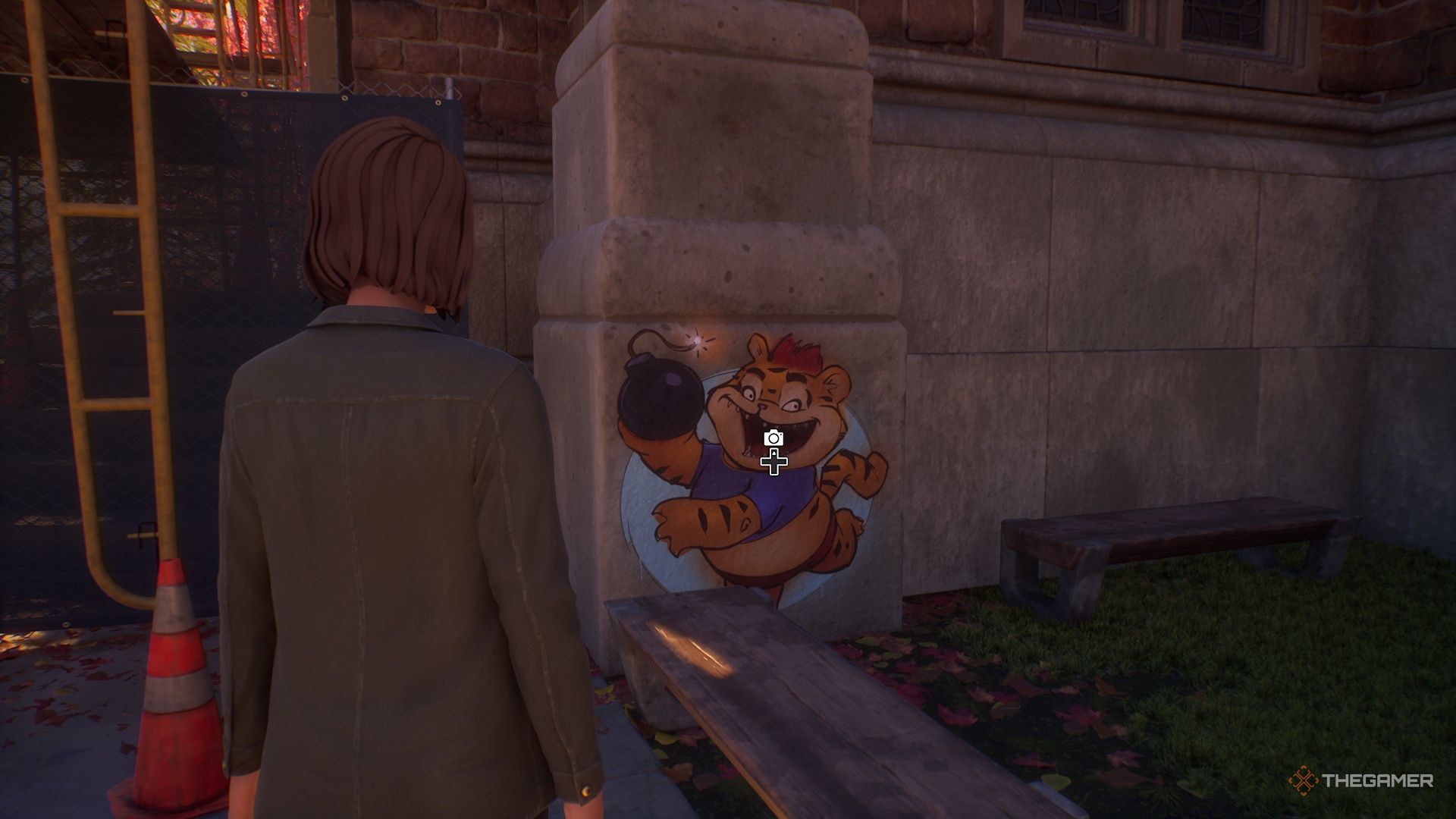Select the camera photo interaction icon
Image resolution: width=1456 pixels, height=819 pixels.
coord(773,438)
